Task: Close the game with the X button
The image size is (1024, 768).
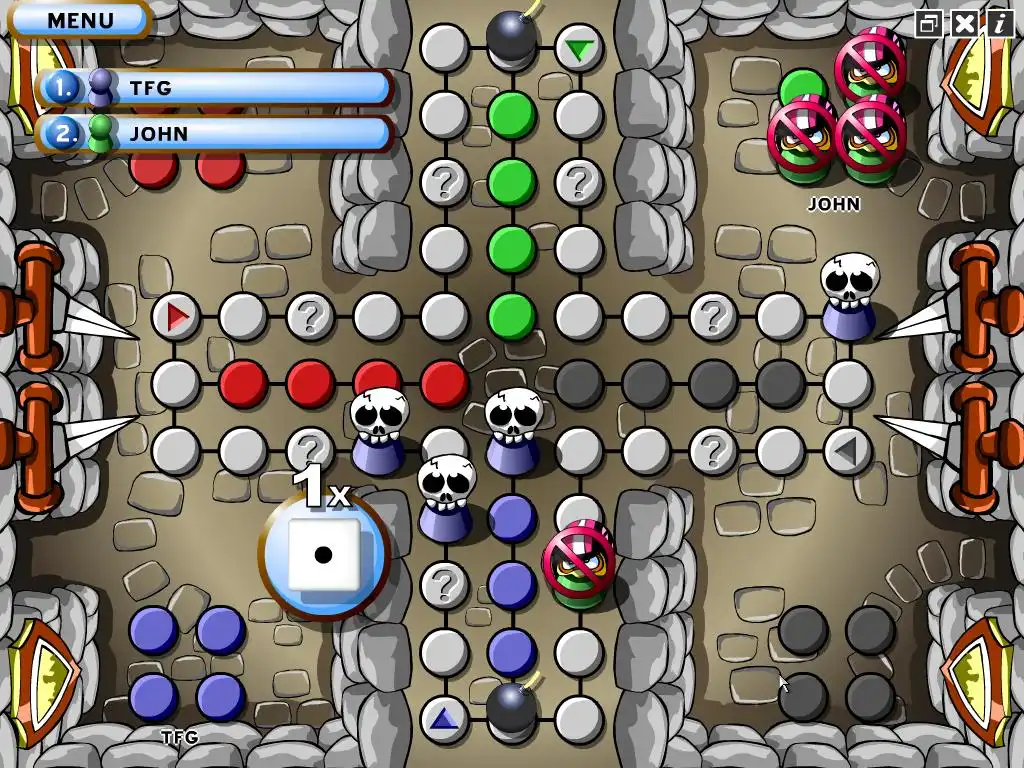Action: [x=964, y=23]
